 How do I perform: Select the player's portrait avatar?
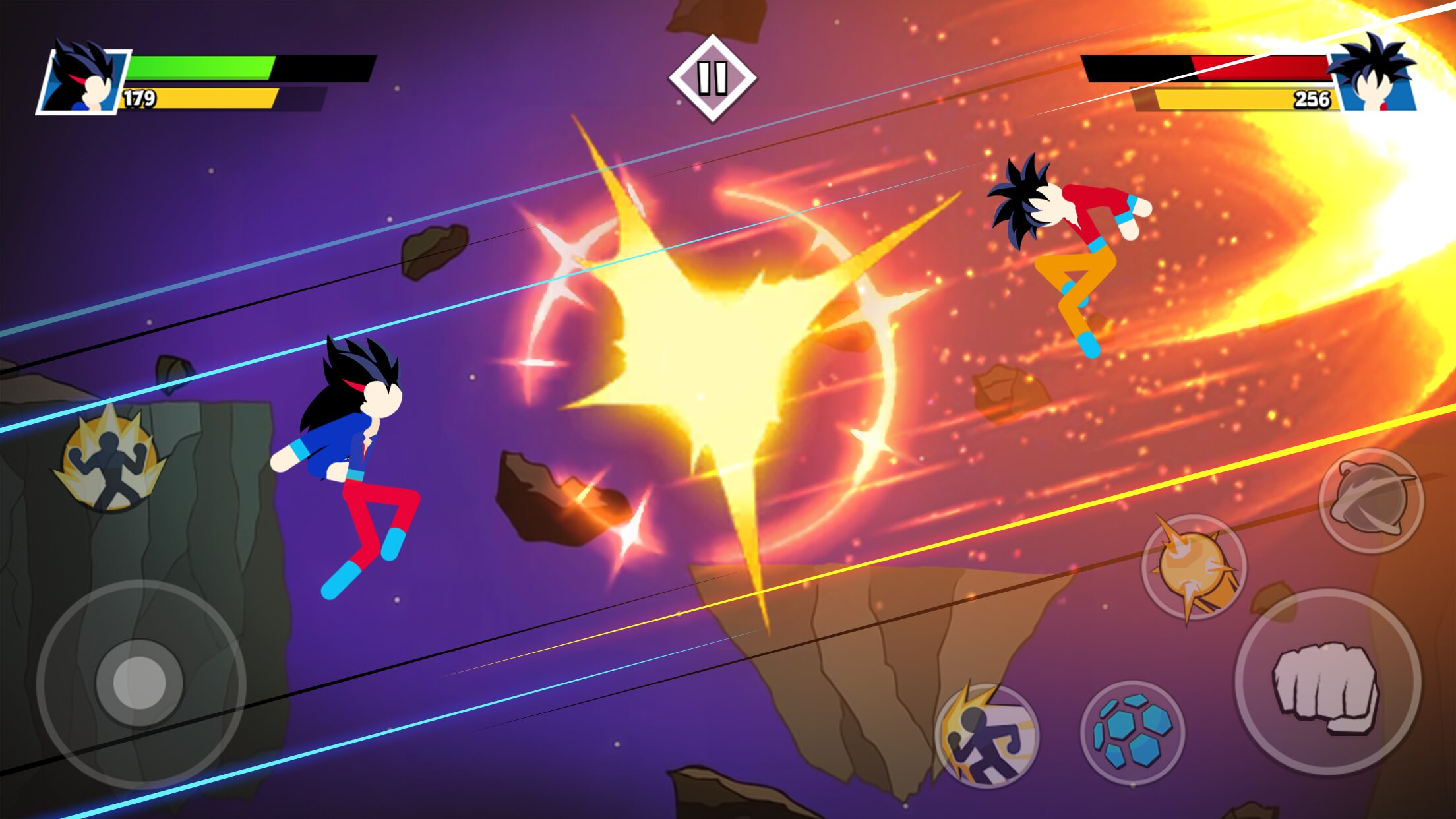[x=84, y=80]
